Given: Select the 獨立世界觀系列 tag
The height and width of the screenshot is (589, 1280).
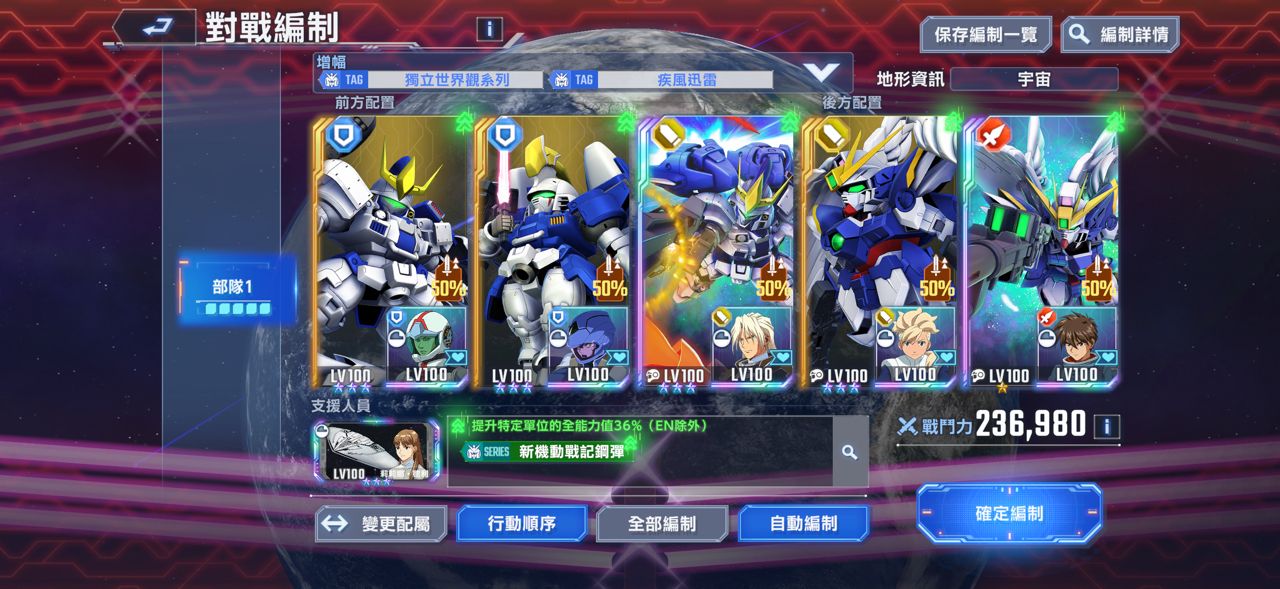Looking at the screenshot, I should click(x=430, y=80).
